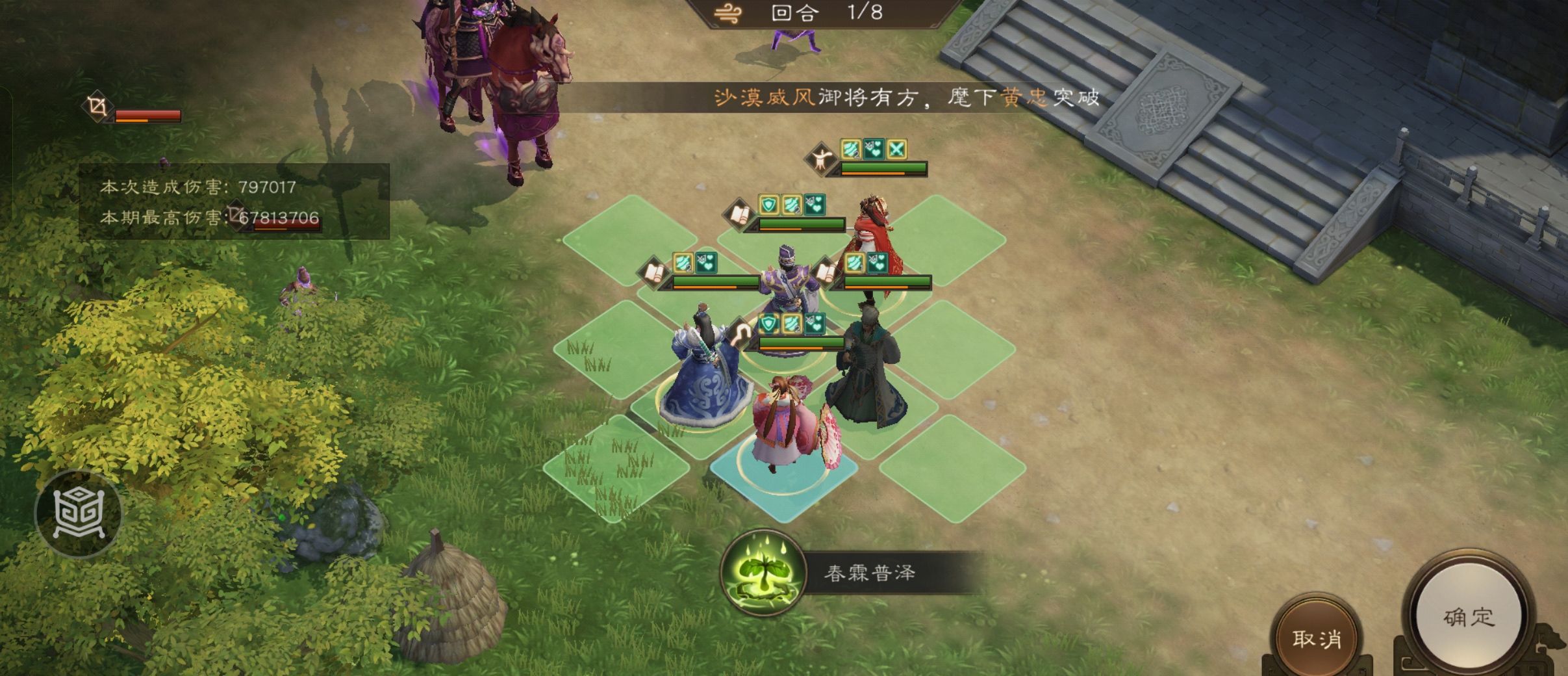Tap the horseshoe icon beside the blue-robed unit's bar

pos(742,331)
